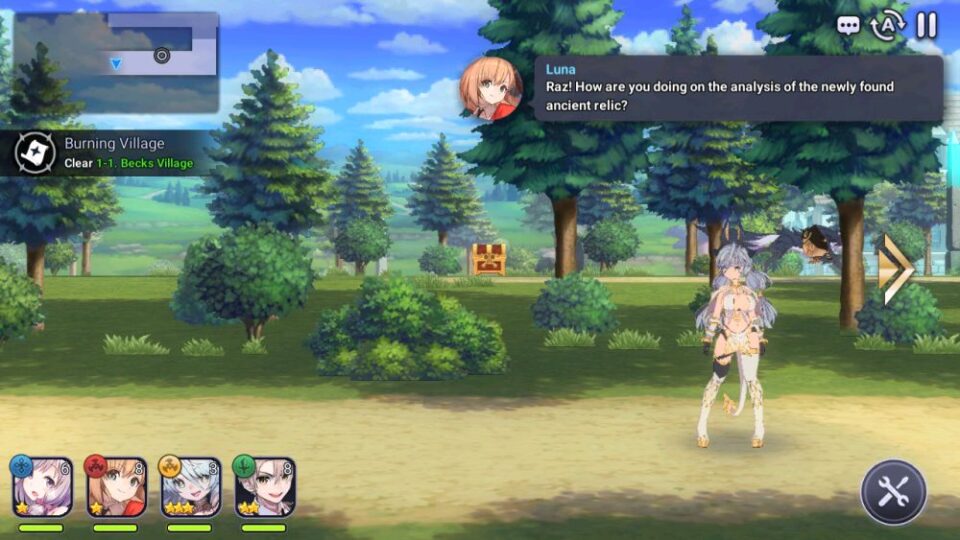Viewport: 960px width, 540px height.
Task: Open the chat speech bubble icon
Action: point(848,25)
